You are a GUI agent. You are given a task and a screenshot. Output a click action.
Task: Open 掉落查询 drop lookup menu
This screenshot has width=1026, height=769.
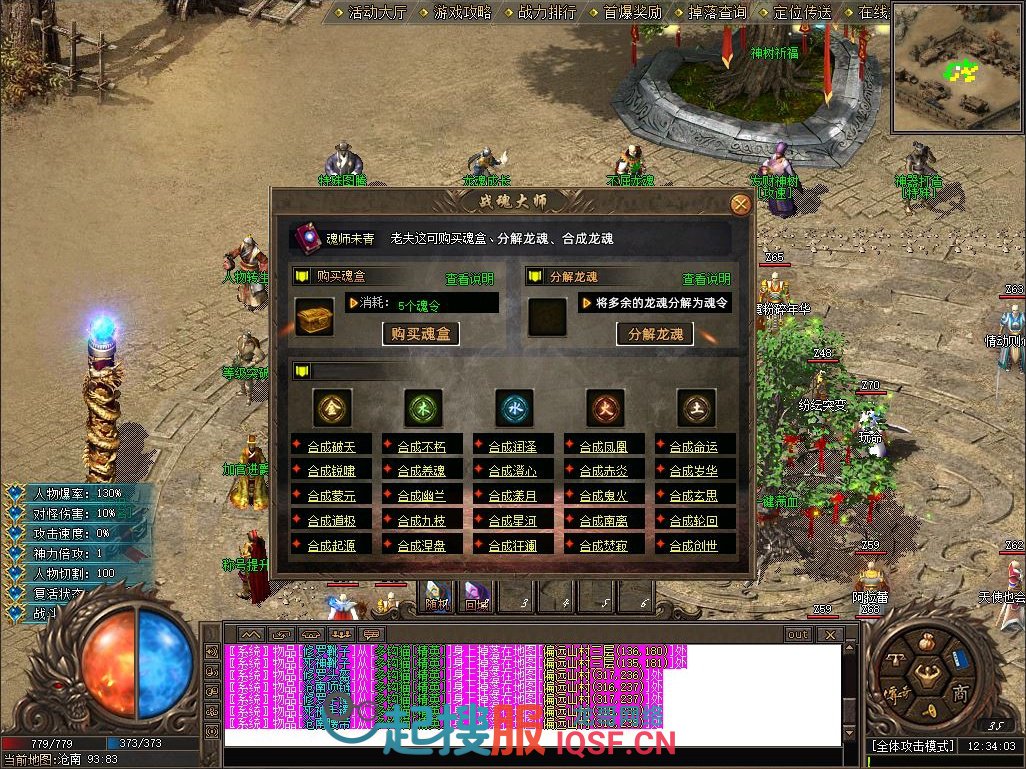point(718,13)
